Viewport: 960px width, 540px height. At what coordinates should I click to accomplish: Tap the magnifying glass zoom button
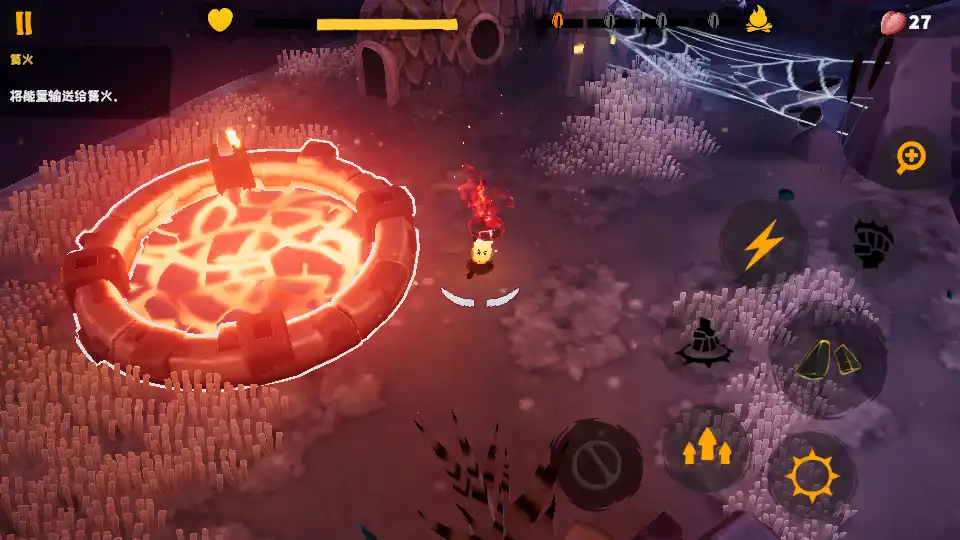910,157
